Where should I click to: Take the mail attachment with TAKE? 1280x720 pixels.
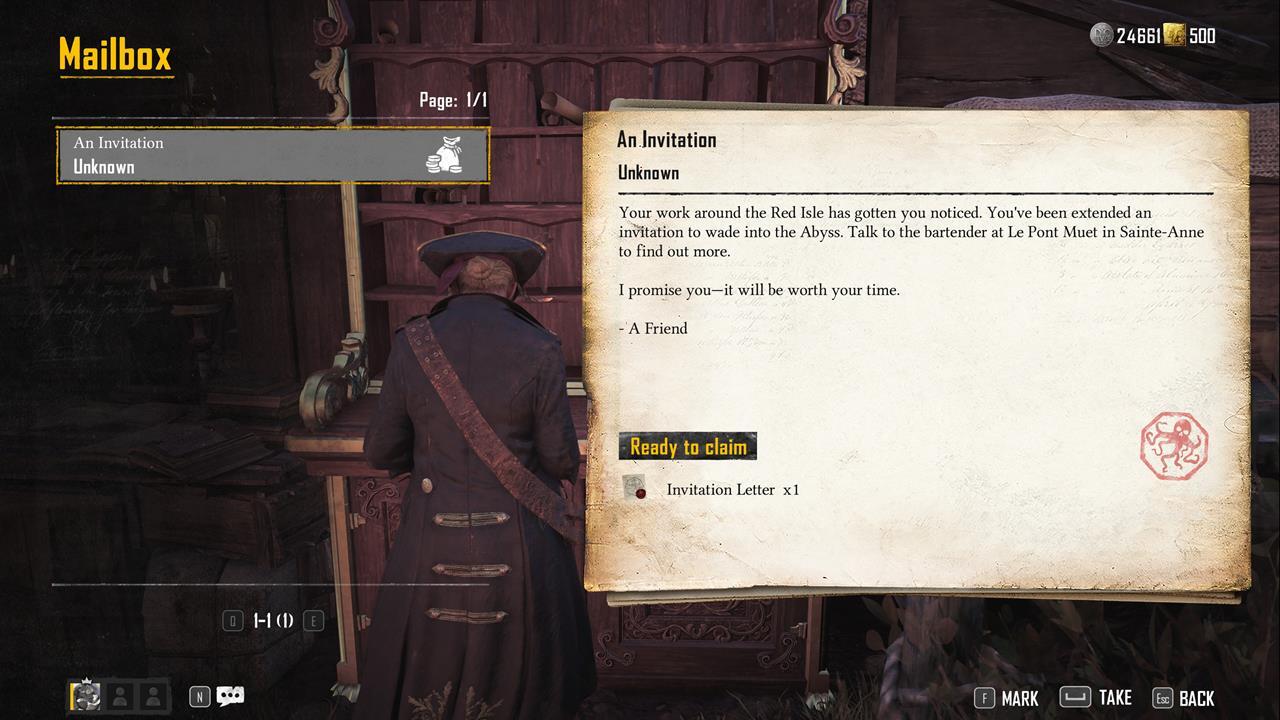1096,697
